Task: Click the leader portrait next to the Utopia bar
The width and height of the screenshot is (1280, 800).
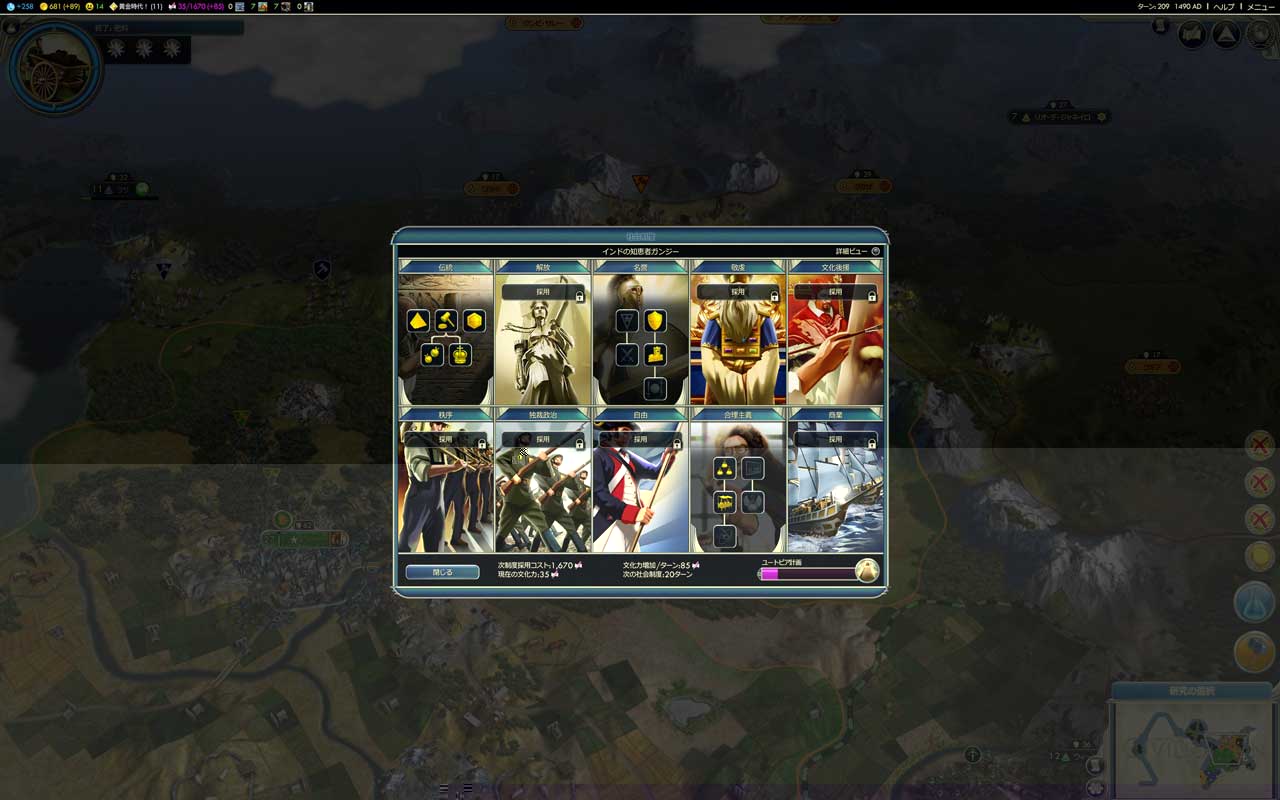Action: [866, 570]
